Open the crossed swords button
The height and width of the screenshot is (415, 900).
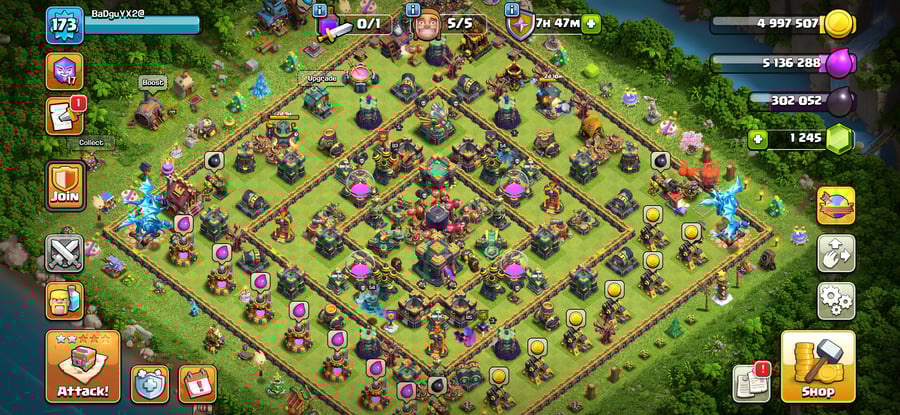[64, 253]
